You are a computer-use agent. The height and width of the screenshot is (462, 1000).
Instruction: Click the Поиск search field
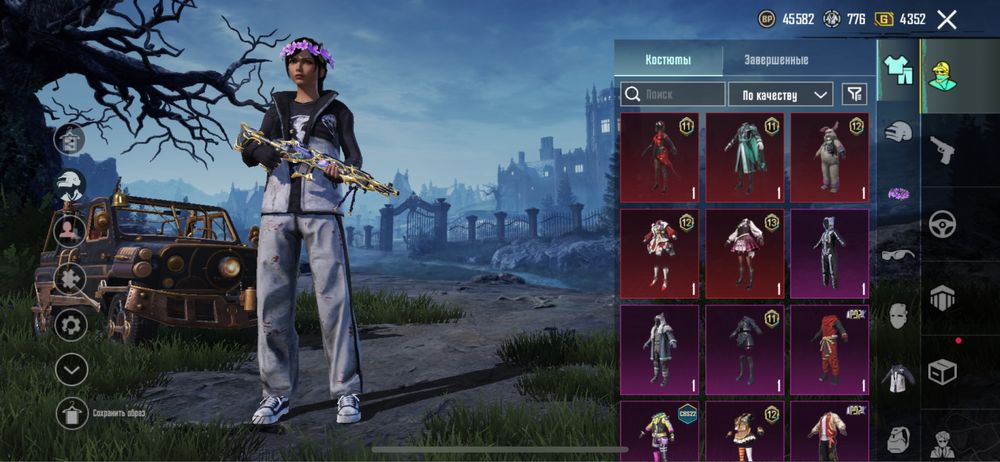pos(672,94)
